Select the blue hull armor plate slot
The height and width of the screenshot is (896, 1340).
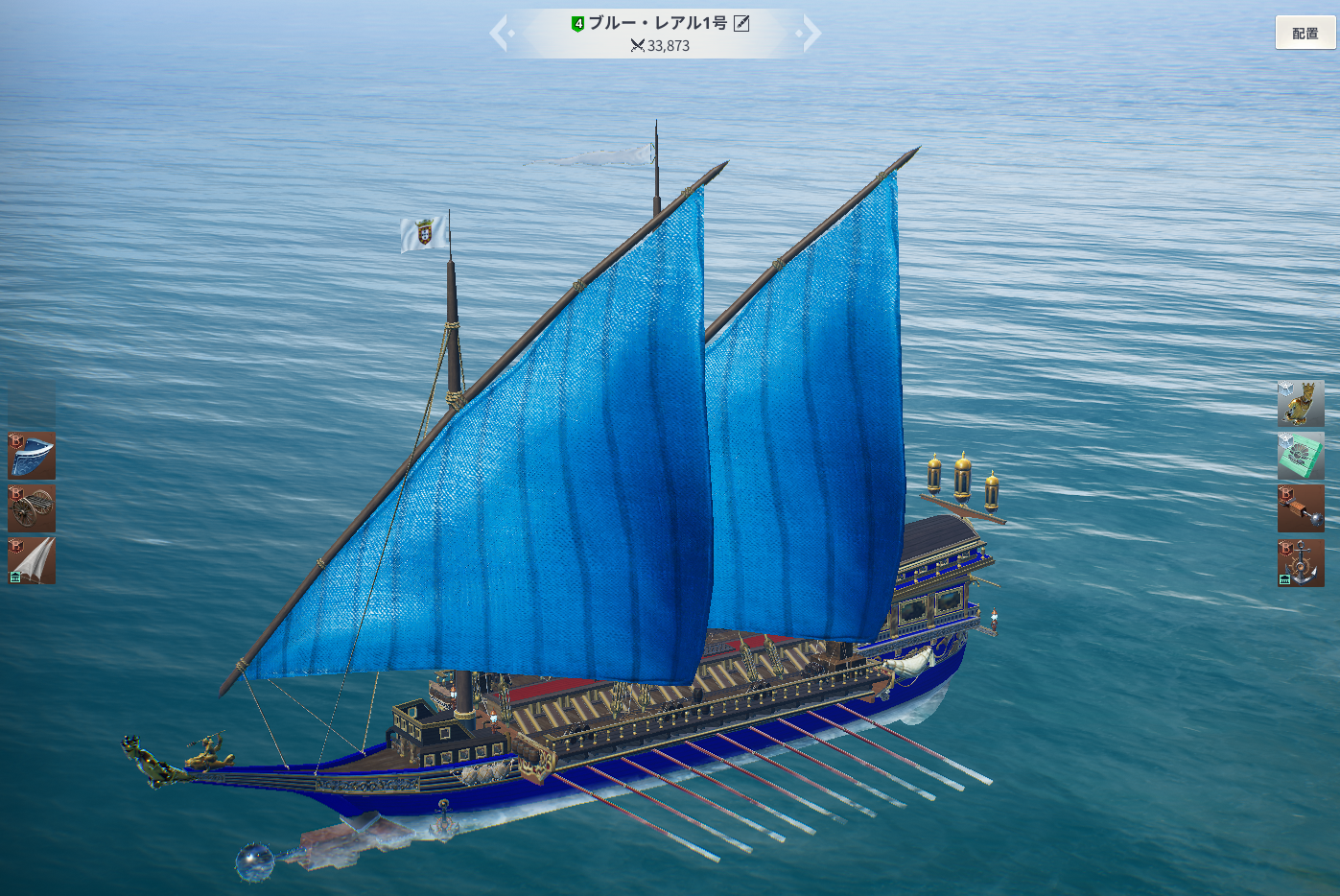pos(32,456)
